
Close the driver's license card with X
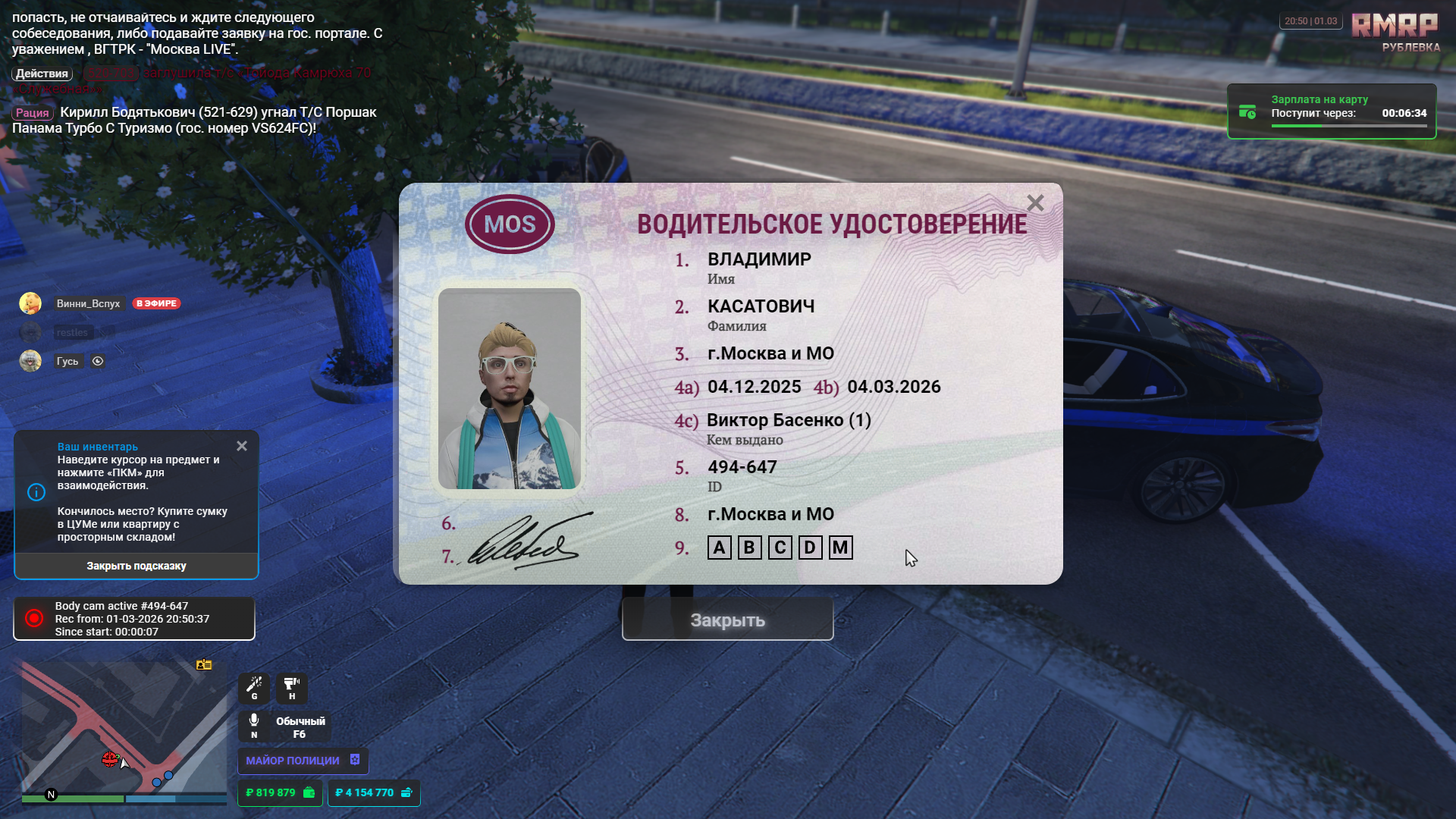(1035, 203)
